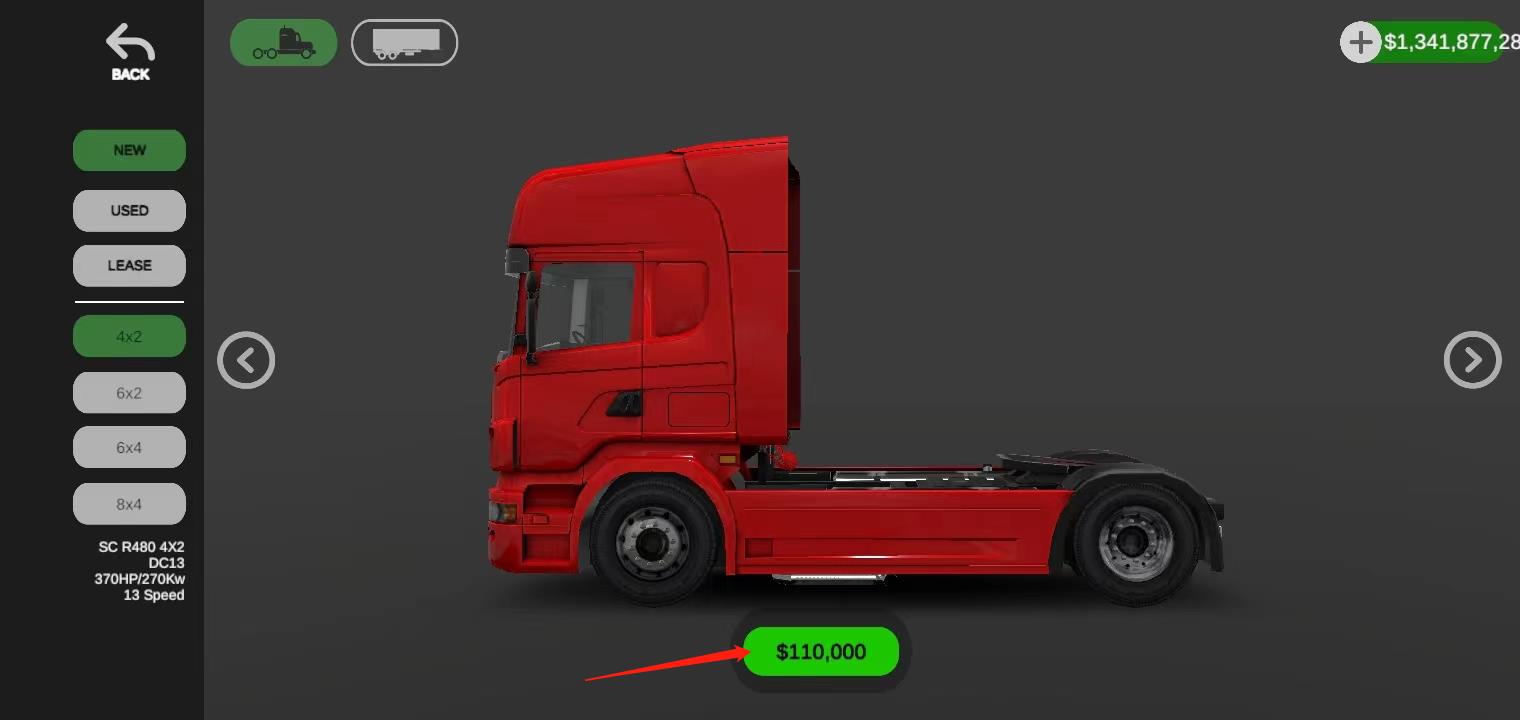
Task: Pick the 6x4 axle configuration
Action: [129, 447]
